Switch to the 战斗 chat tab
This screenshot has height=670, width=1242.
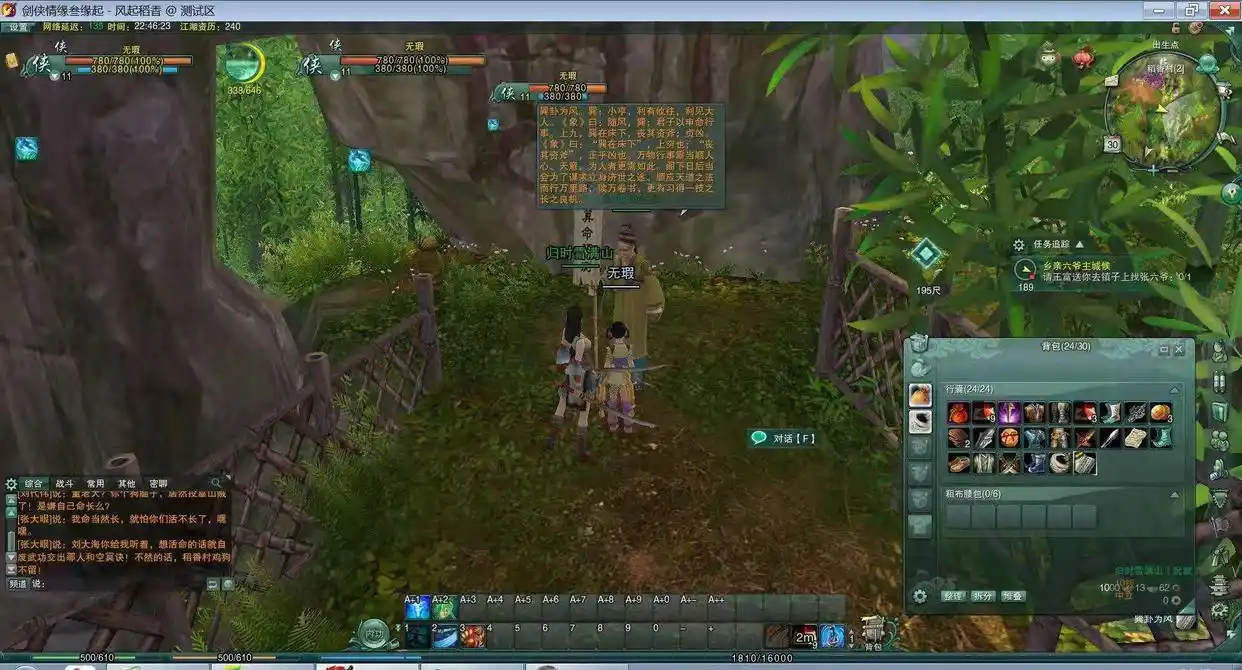(x=64, y=484)
